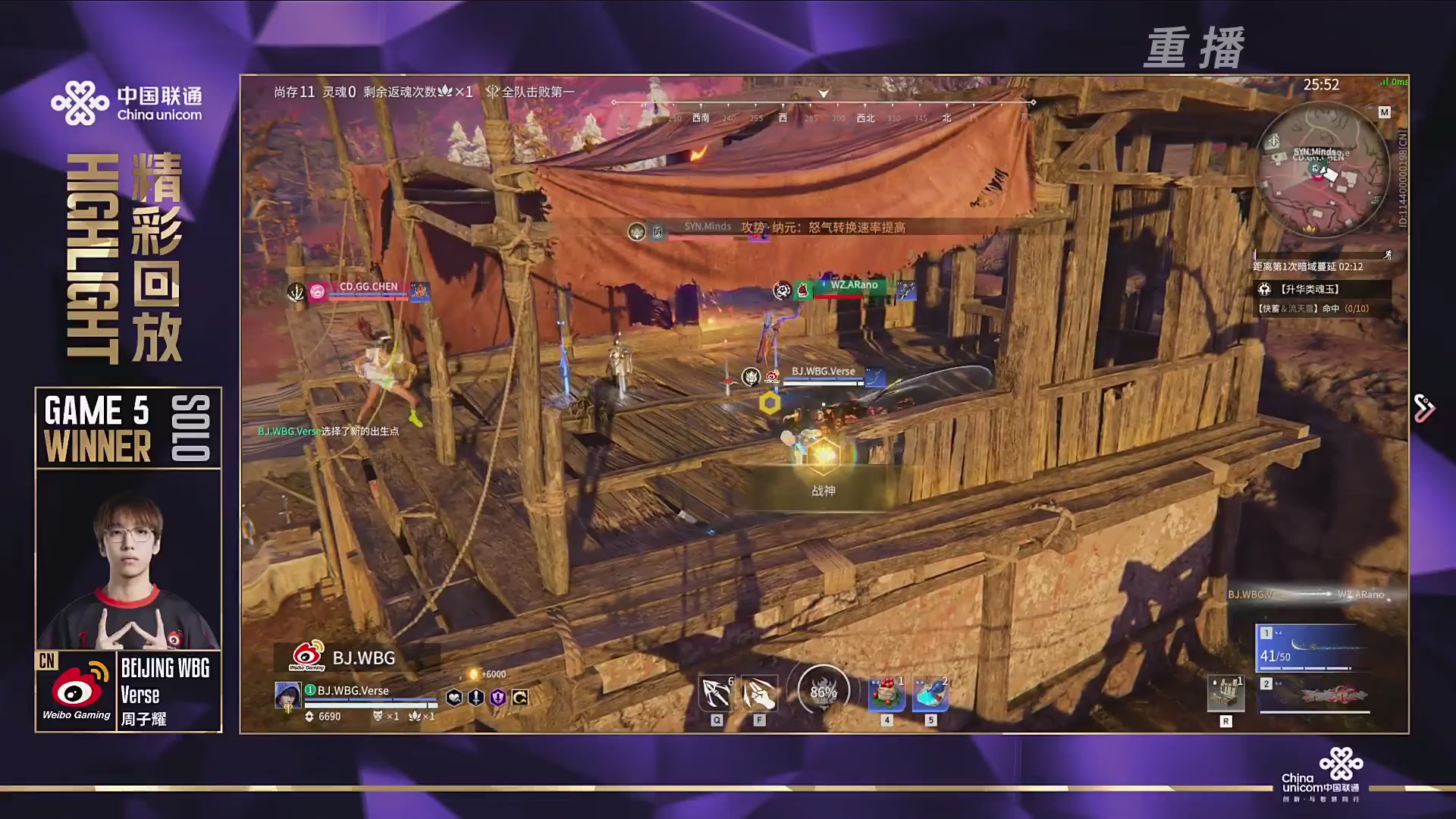1456x819 pixels.
Task: Activate the grappling hook skill icon
Action: 717,693
